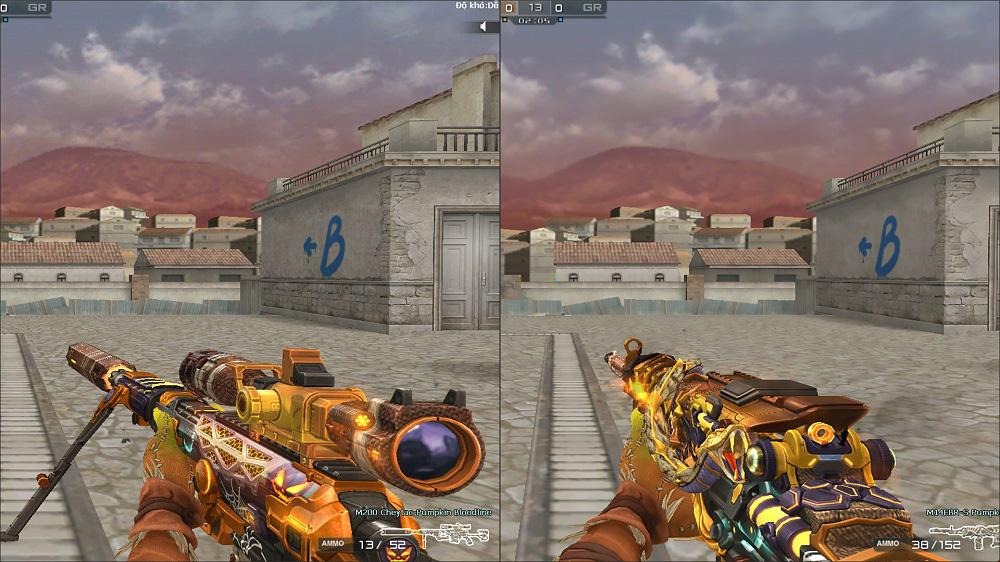The image size is (1000, 562).
Task: Click the speaker sound icon
Action: [x=485, y=27]
